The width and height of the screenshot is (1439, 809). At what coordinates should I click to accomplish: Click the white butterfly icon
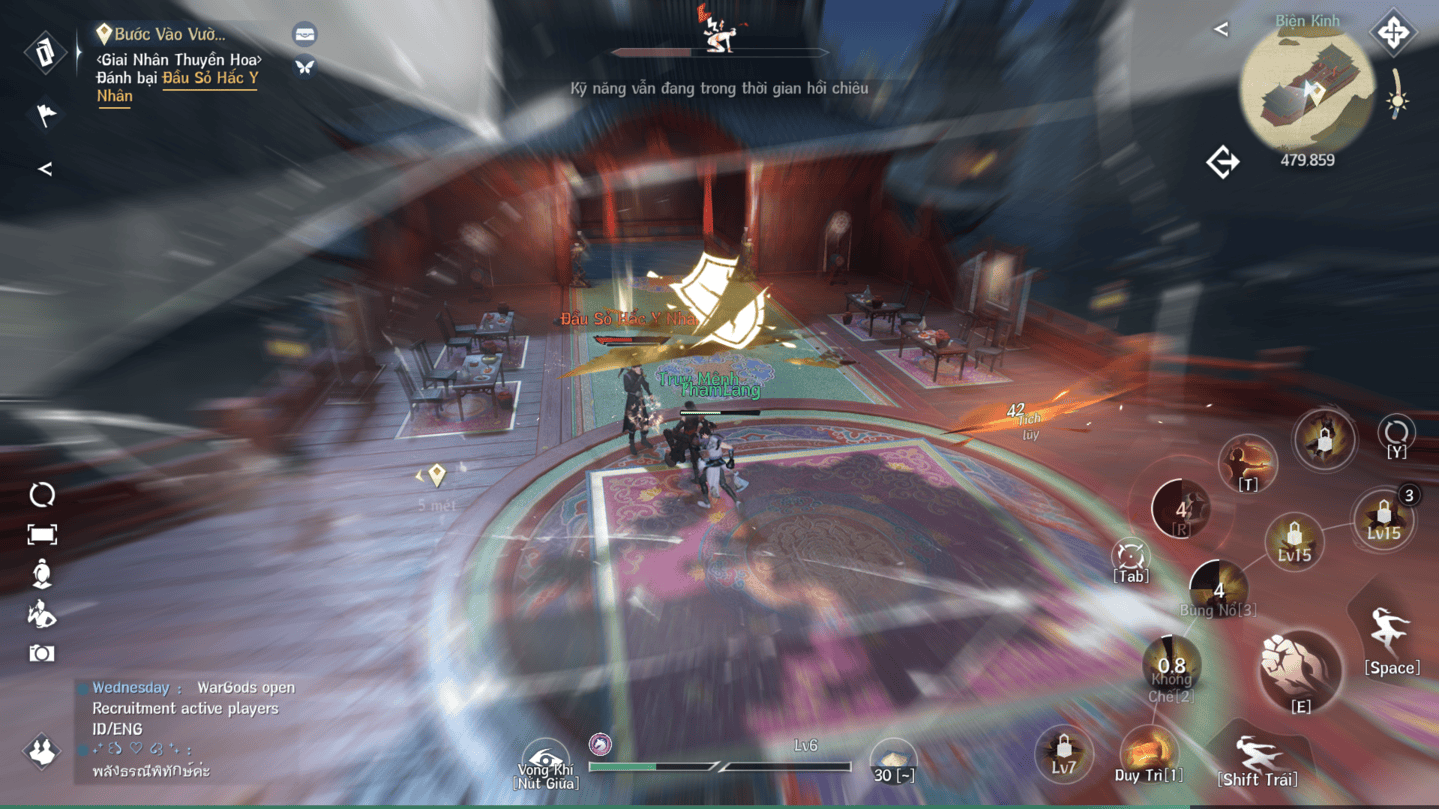coord(305,67)
